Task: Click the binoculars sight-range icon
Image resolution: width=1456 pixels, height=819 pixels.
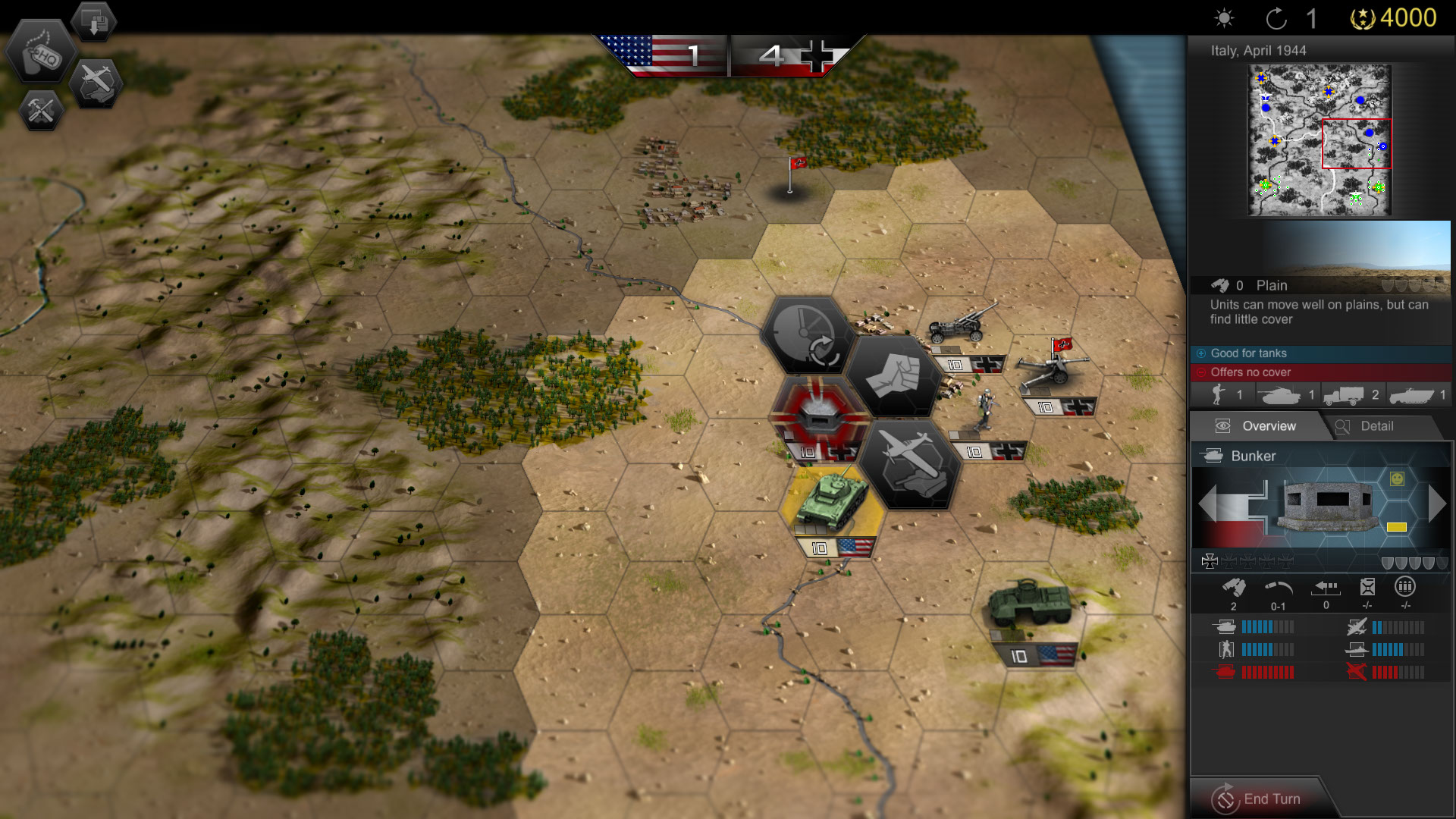Action: click(1235, 585)
